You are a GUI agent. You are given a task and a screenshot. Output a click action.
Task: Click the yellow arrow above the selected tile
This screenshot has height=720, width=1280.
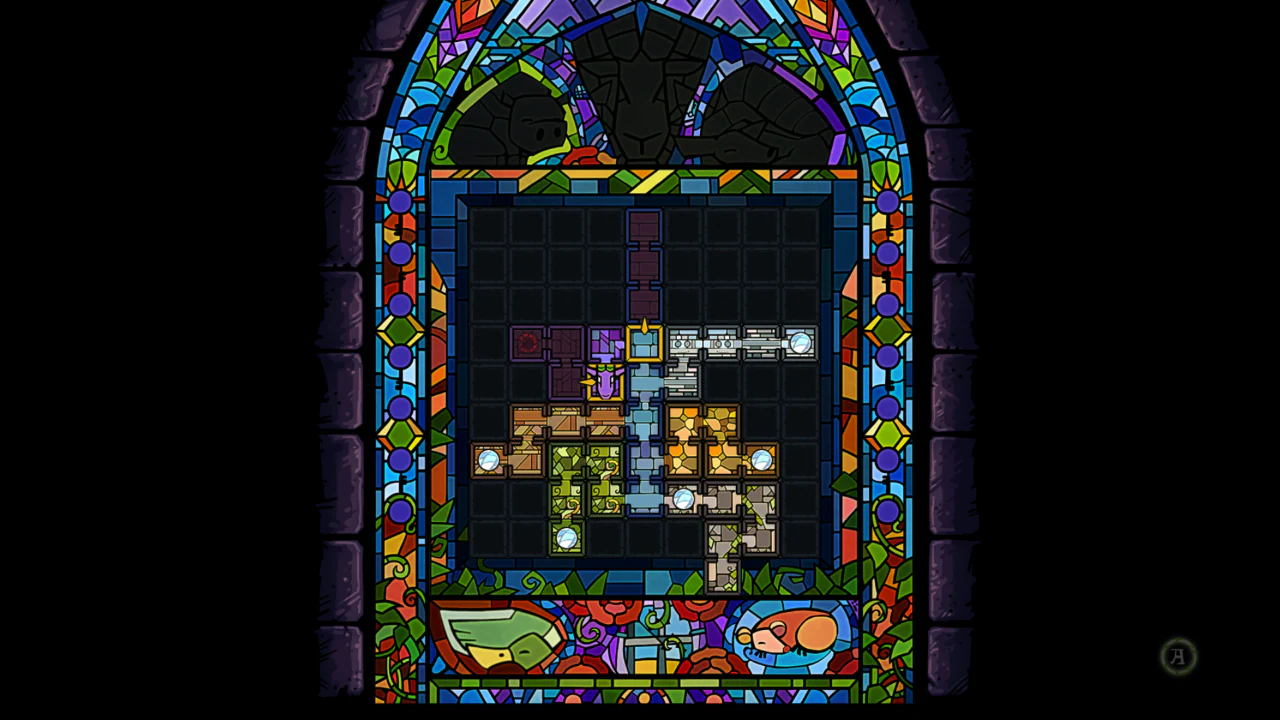[645, 325]
